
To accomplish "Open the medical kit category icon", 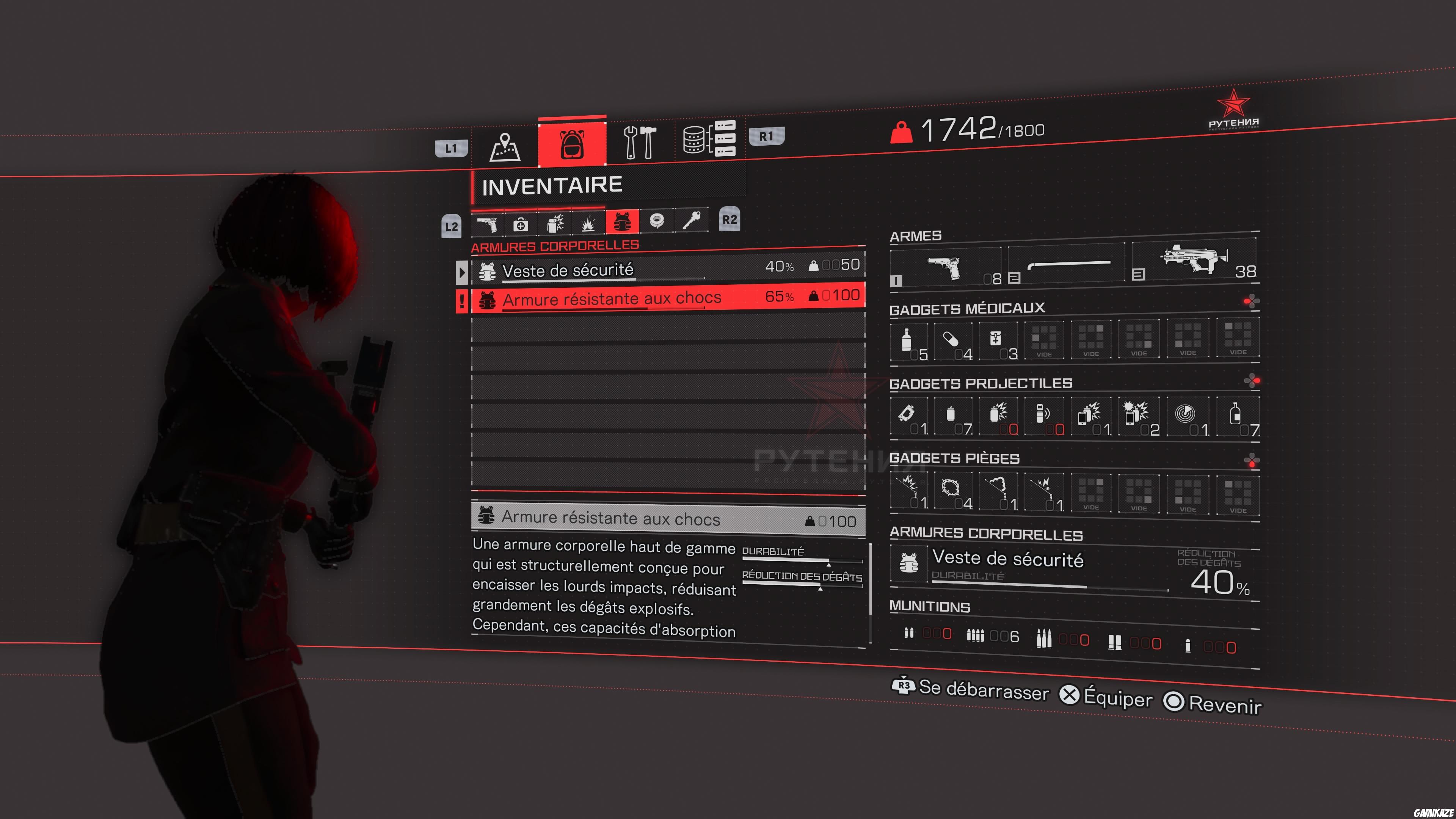I will coord(520,224).
